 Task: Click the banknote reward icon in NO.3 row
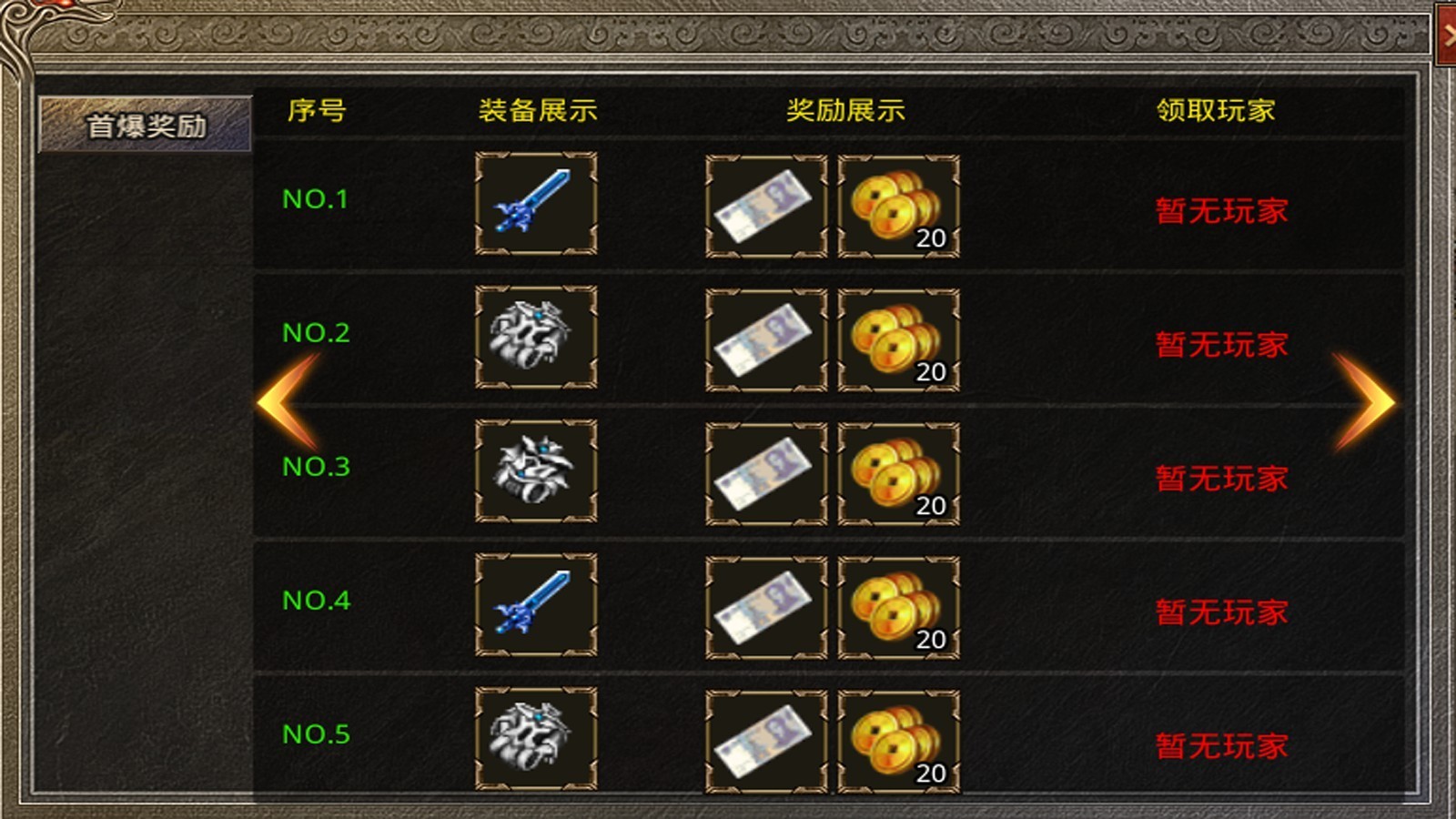tap(767, 470)
